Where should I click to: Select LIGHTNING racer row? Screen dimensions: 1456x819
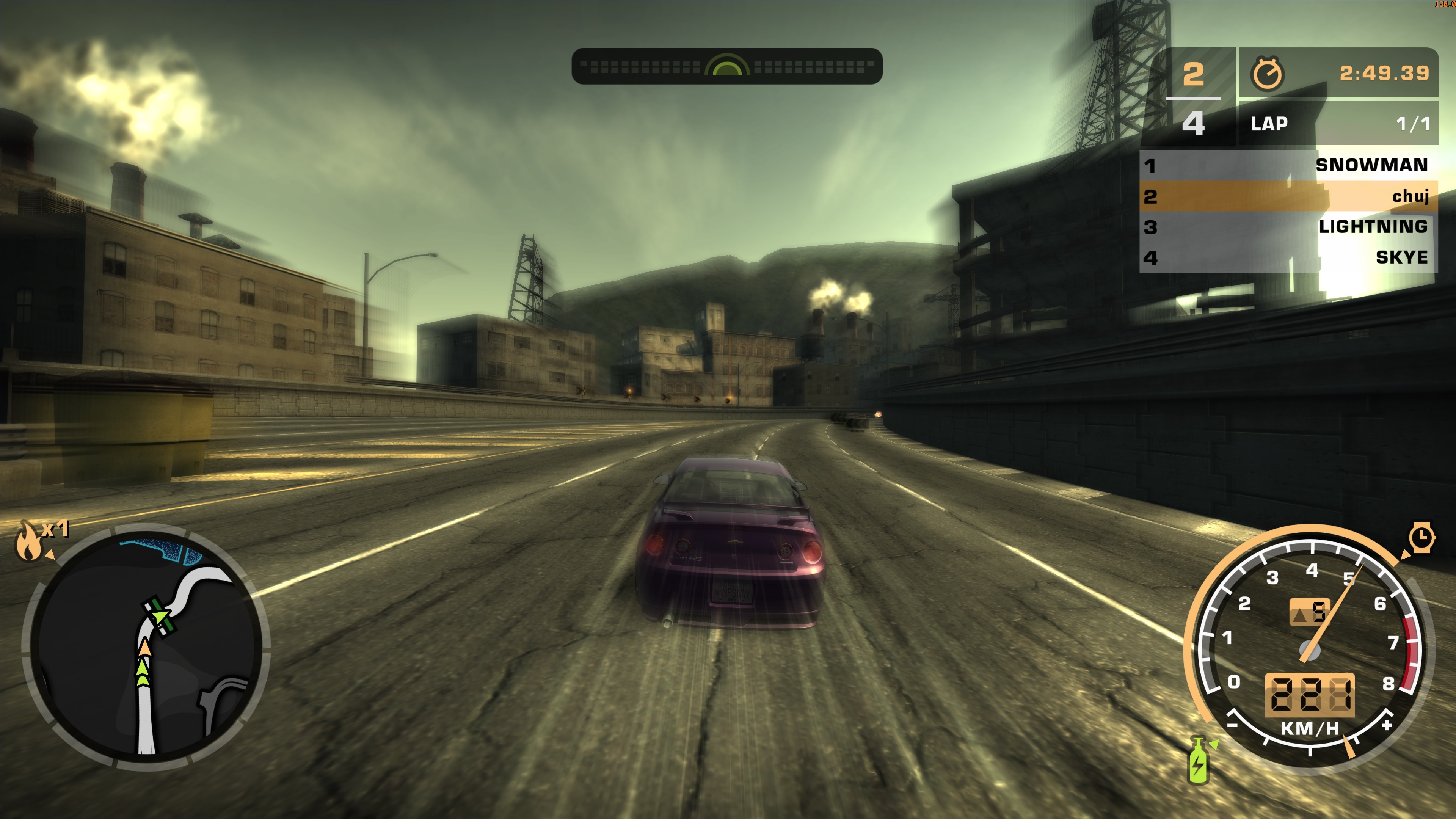coord(1288,227)
